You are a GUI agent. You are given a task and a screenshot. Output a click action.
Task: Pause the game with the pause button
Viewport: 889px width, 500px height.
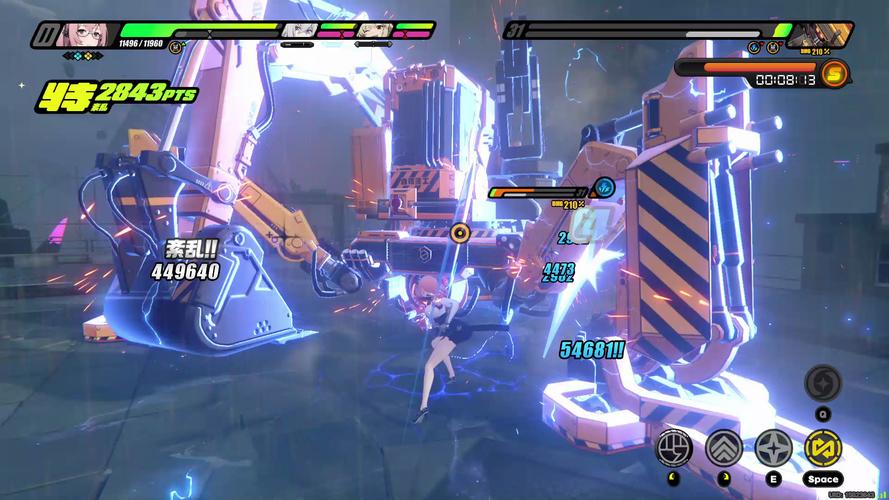[x=44, y=37]
